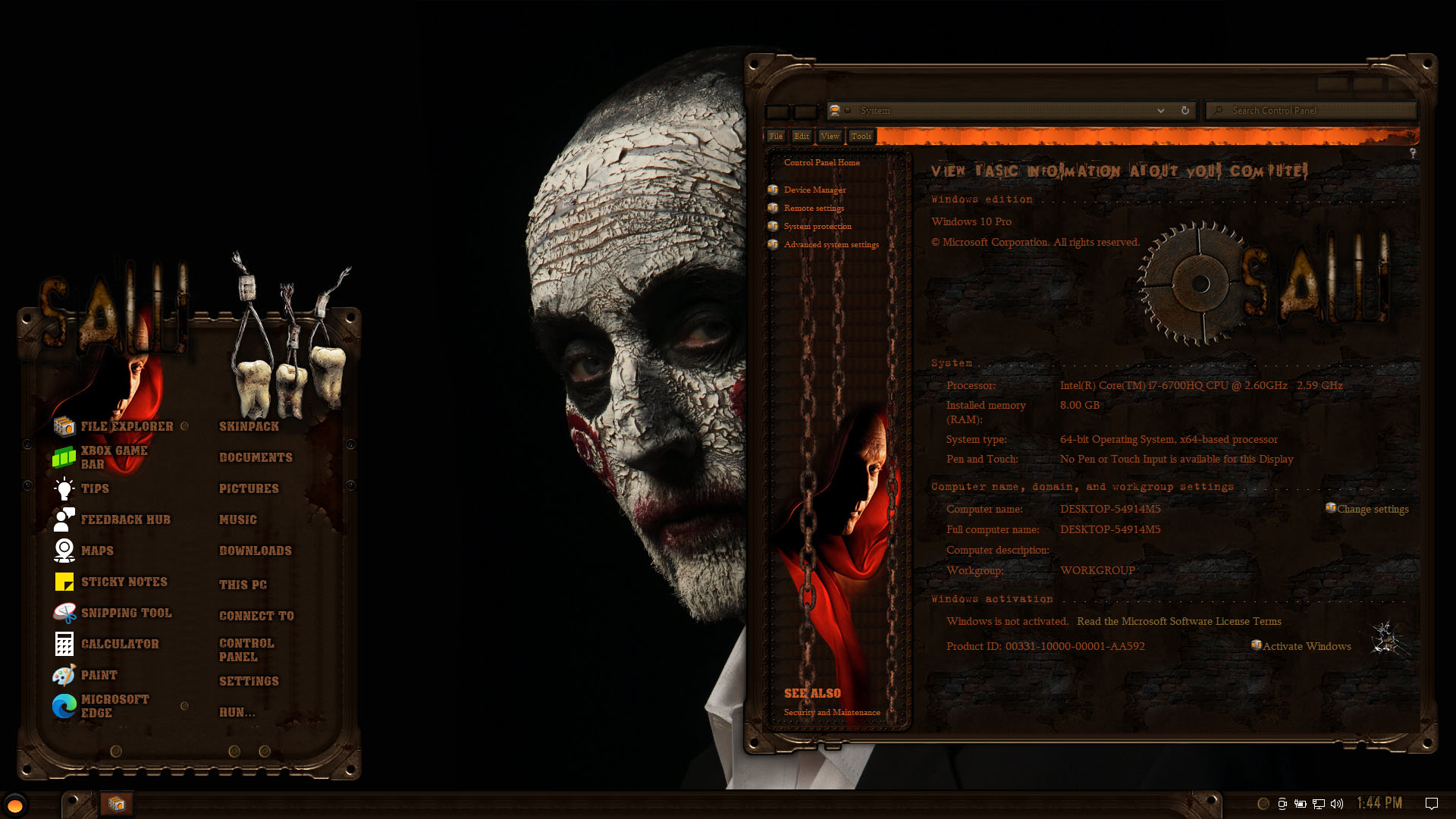Open the Documents folder

(x=256, y=457)
